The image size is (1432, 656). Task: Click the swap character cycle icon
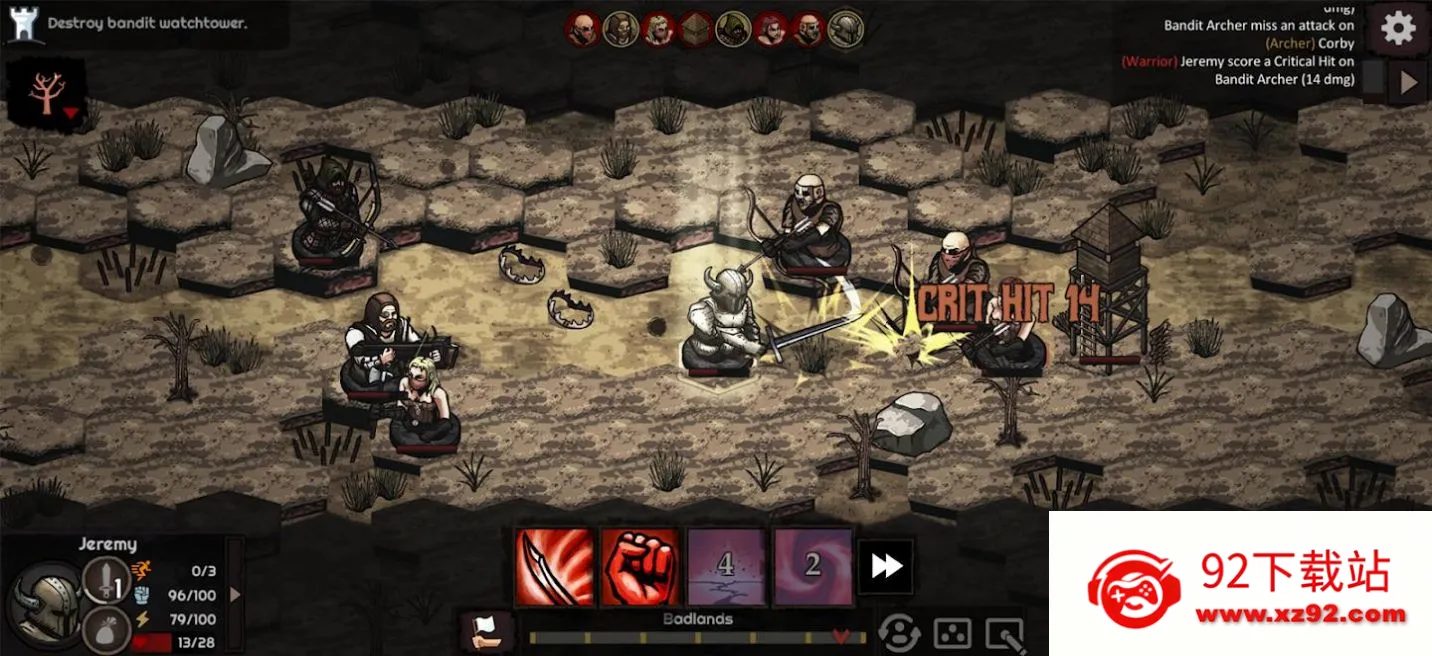pyautogui.click(x=899, y=632)
